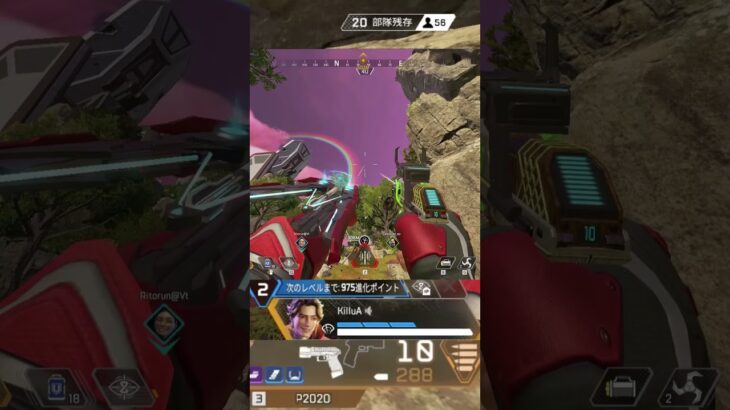Click the light ammo stack icon beside the ammo count
730x410 pixels.
pos(461,357)
